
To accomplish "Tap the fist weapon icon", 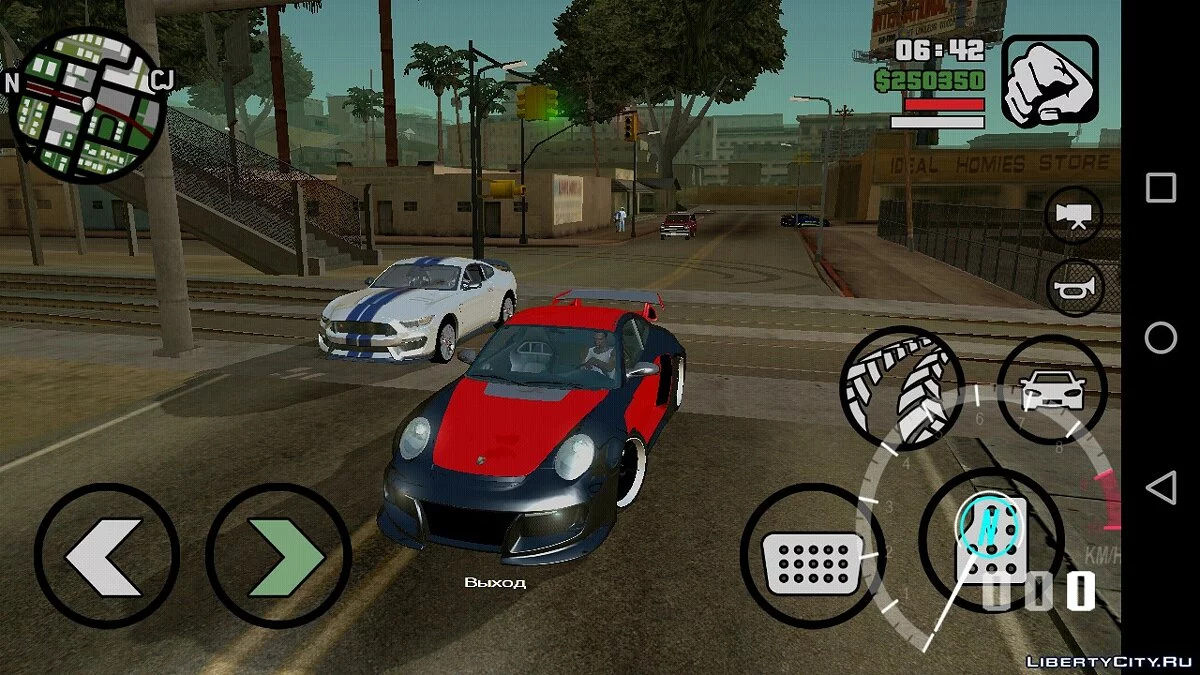I will click(x=1050, y=81).
